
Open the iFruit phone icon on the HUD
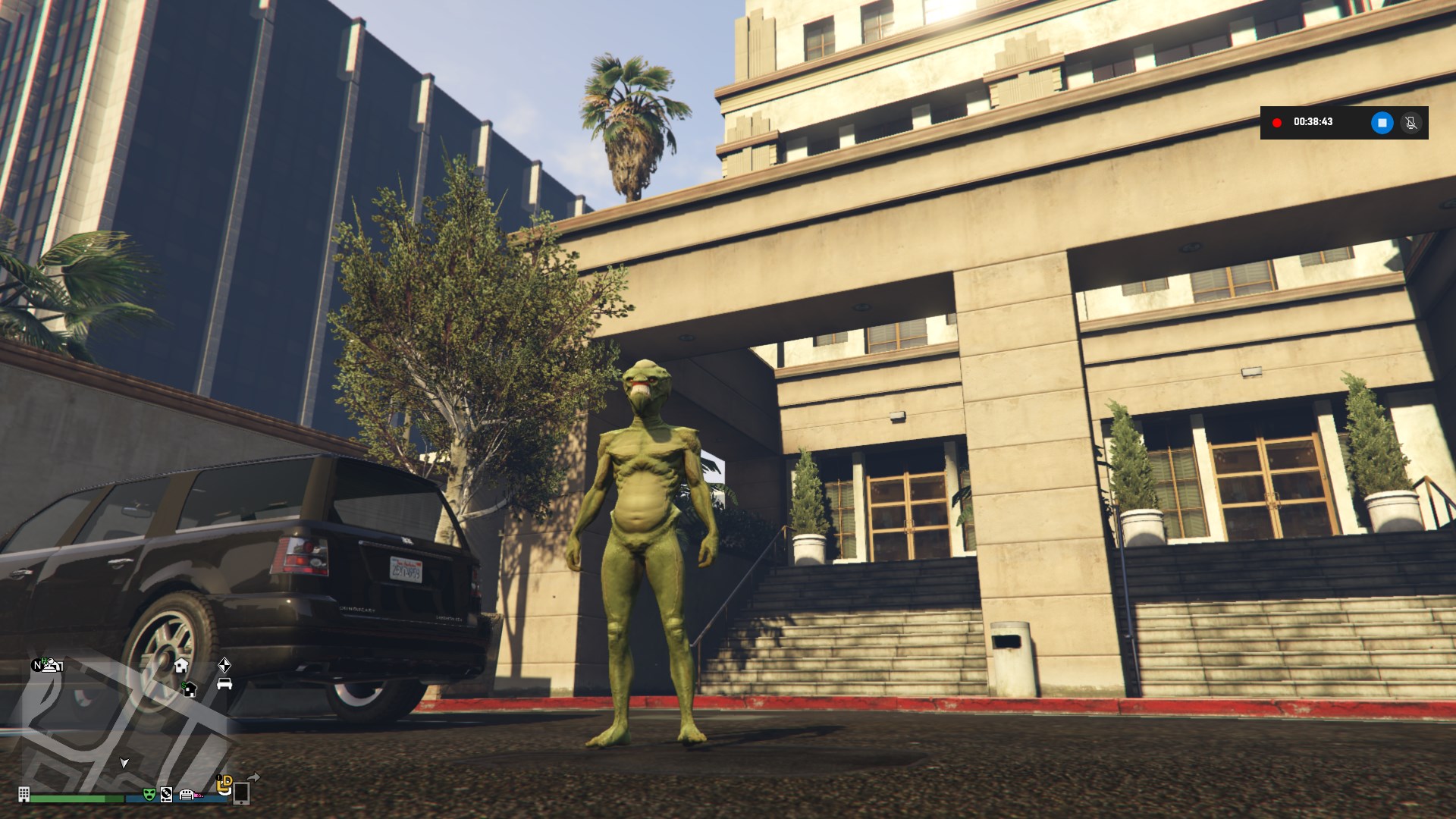tap(243, 795)
